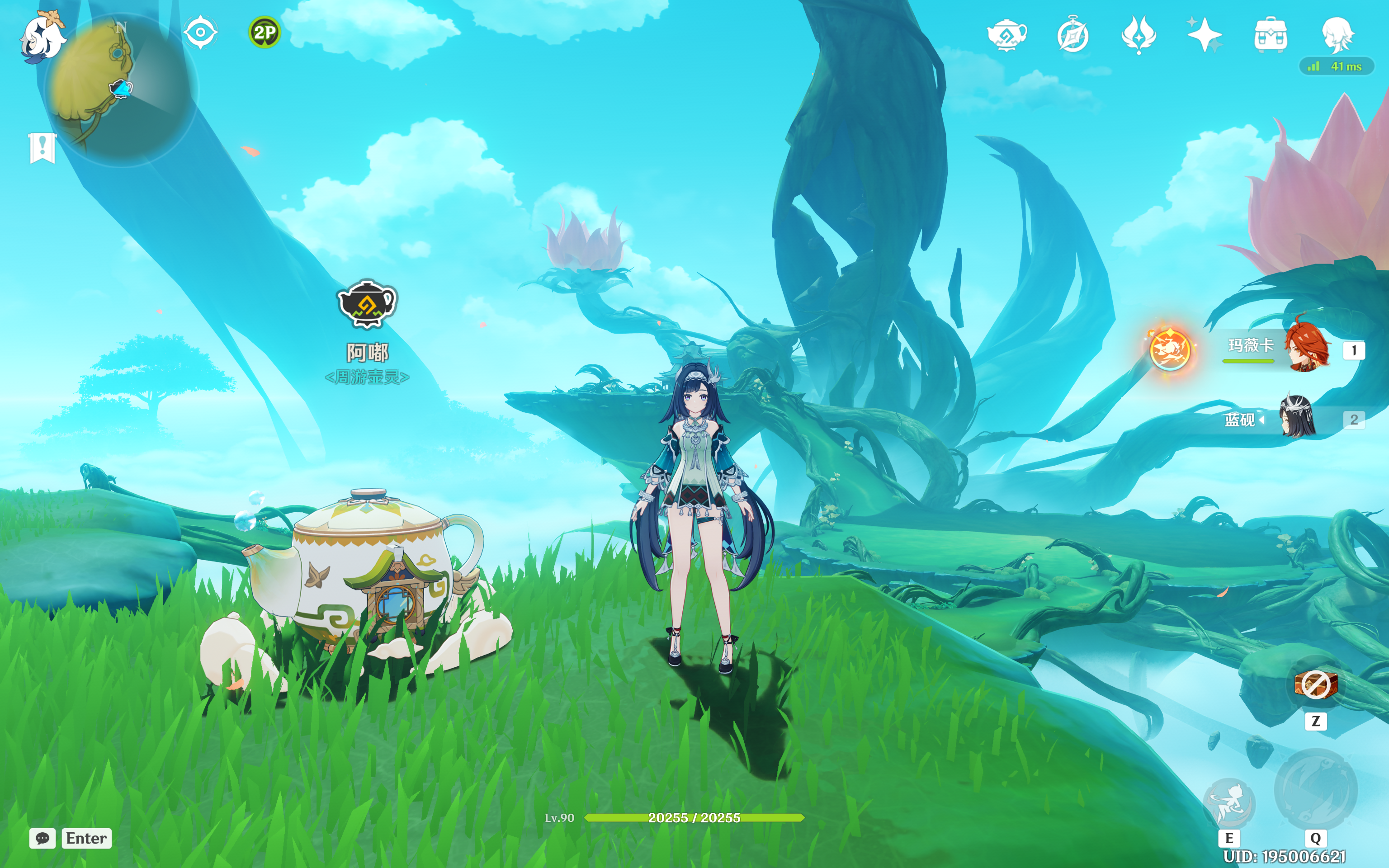Viewport: 1389px width, 868px height.
Task: Open the character profile icon
Action: pos(1337,34)
